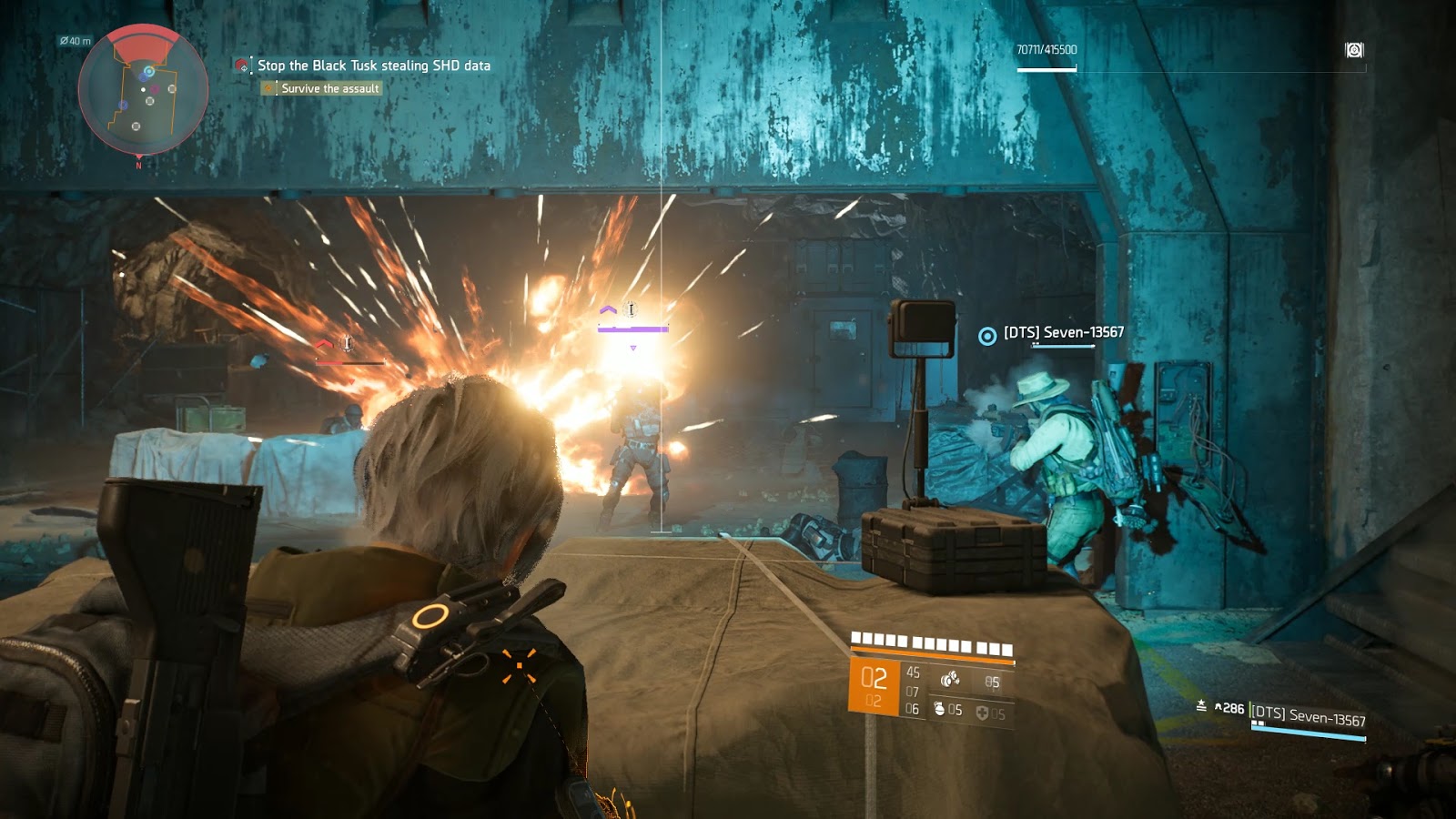Select the orange active weapon slot
The width and height of the screenshot is (1456, 819).
click(x=874, y=685)
